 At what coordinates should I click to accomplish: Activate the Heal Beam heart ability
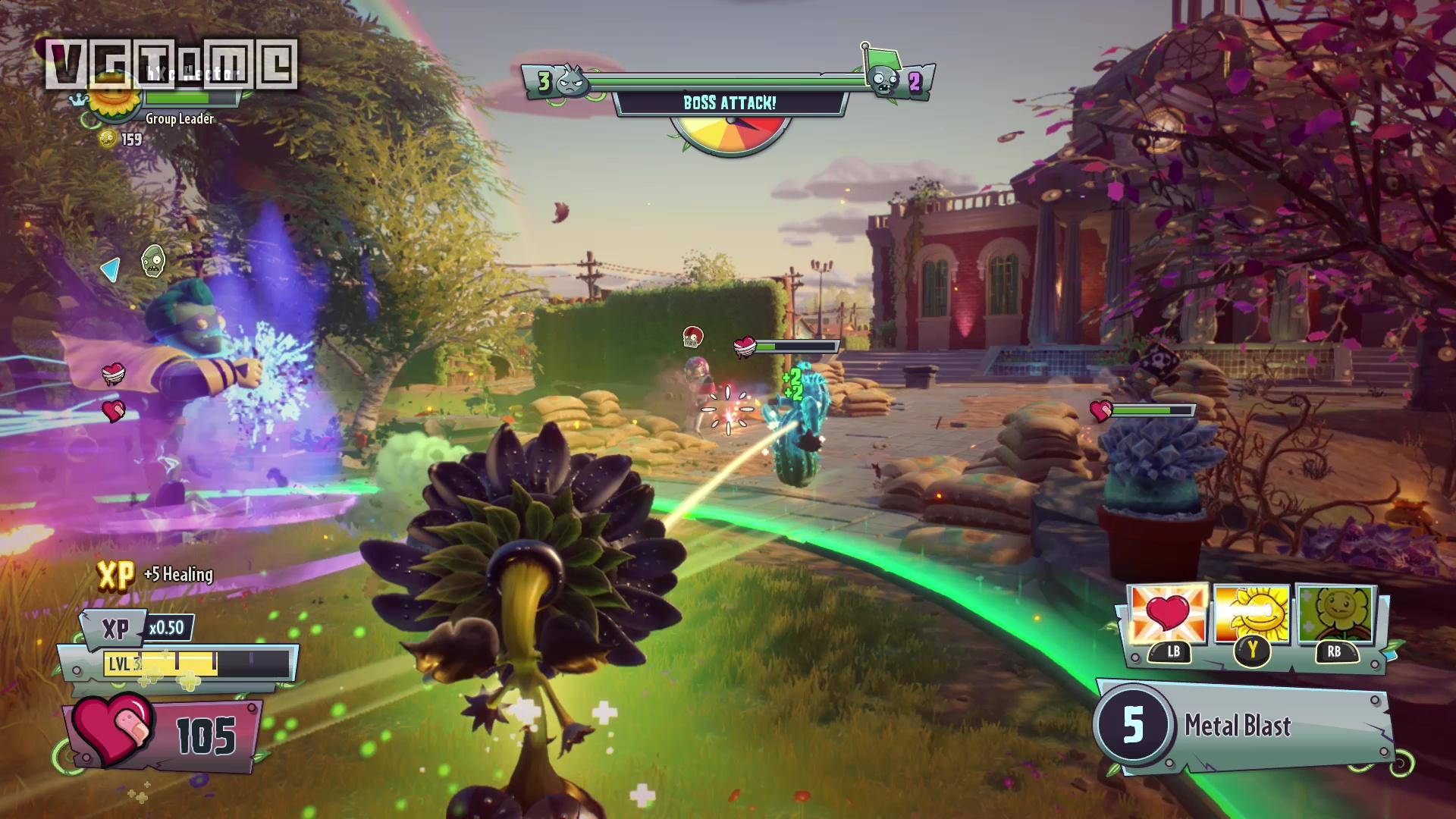click(1167, 614)
